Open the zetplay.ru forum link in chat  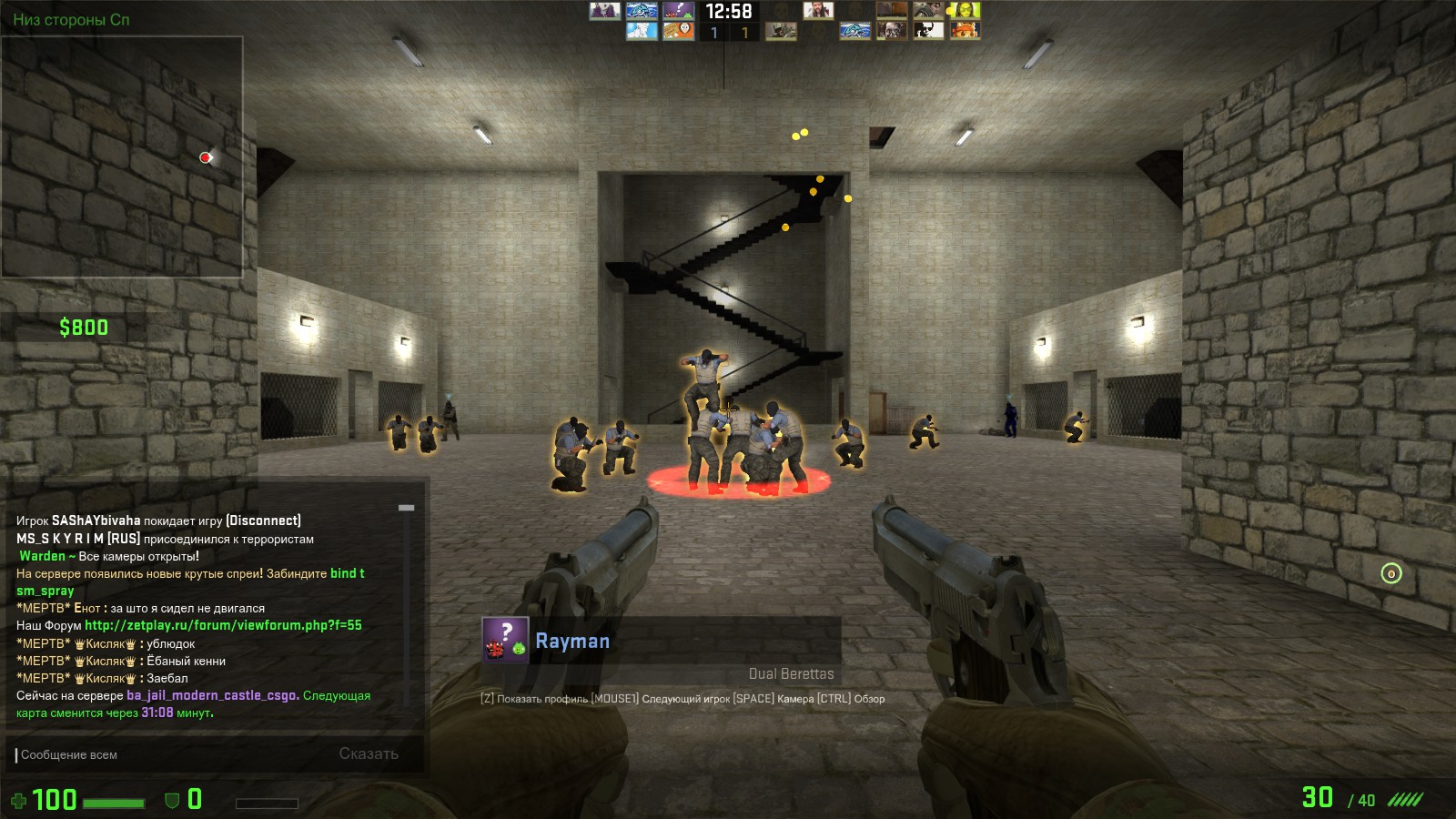[223, 625]
